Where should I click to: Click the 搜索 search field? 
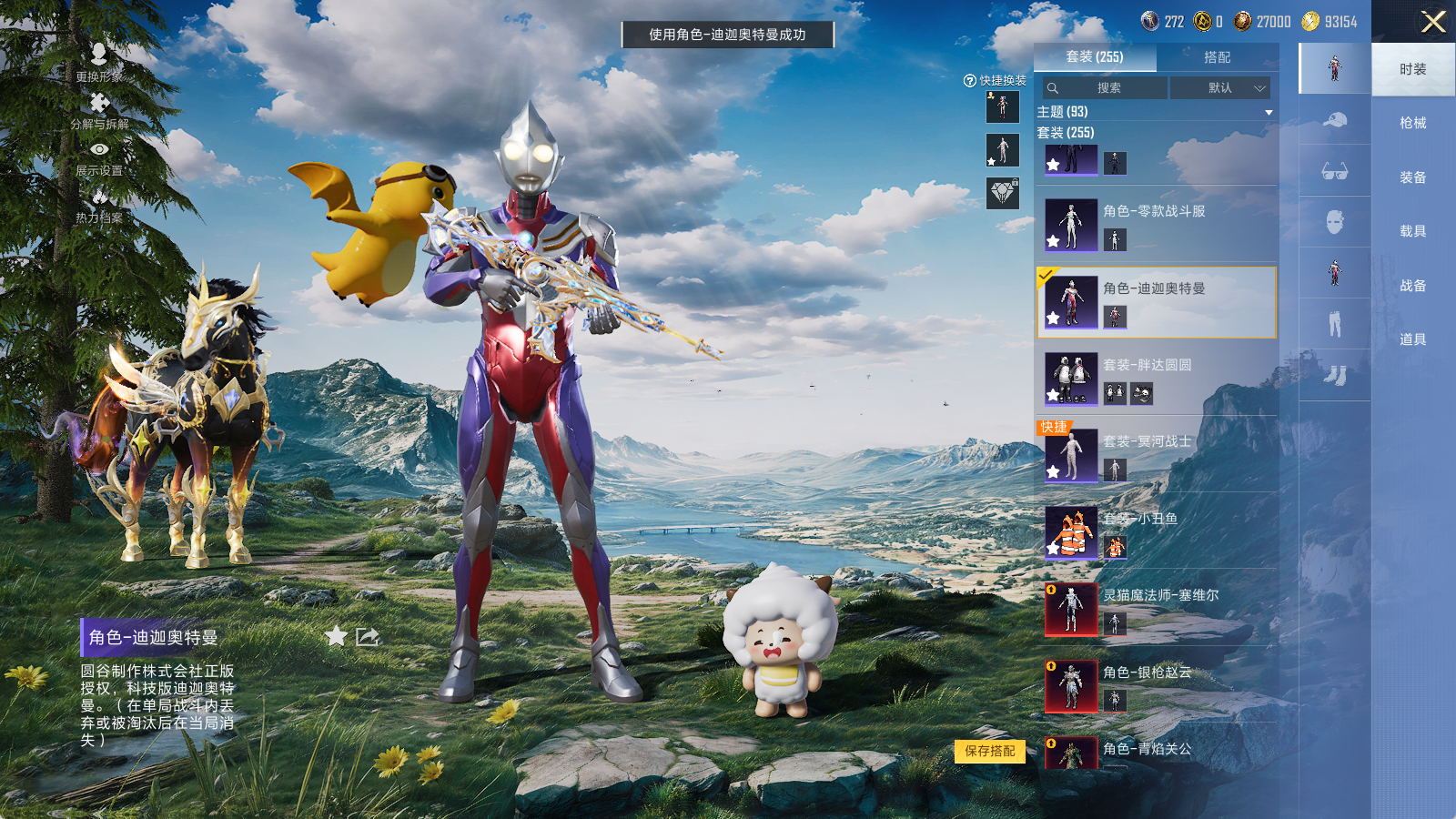click(1107, 88)
